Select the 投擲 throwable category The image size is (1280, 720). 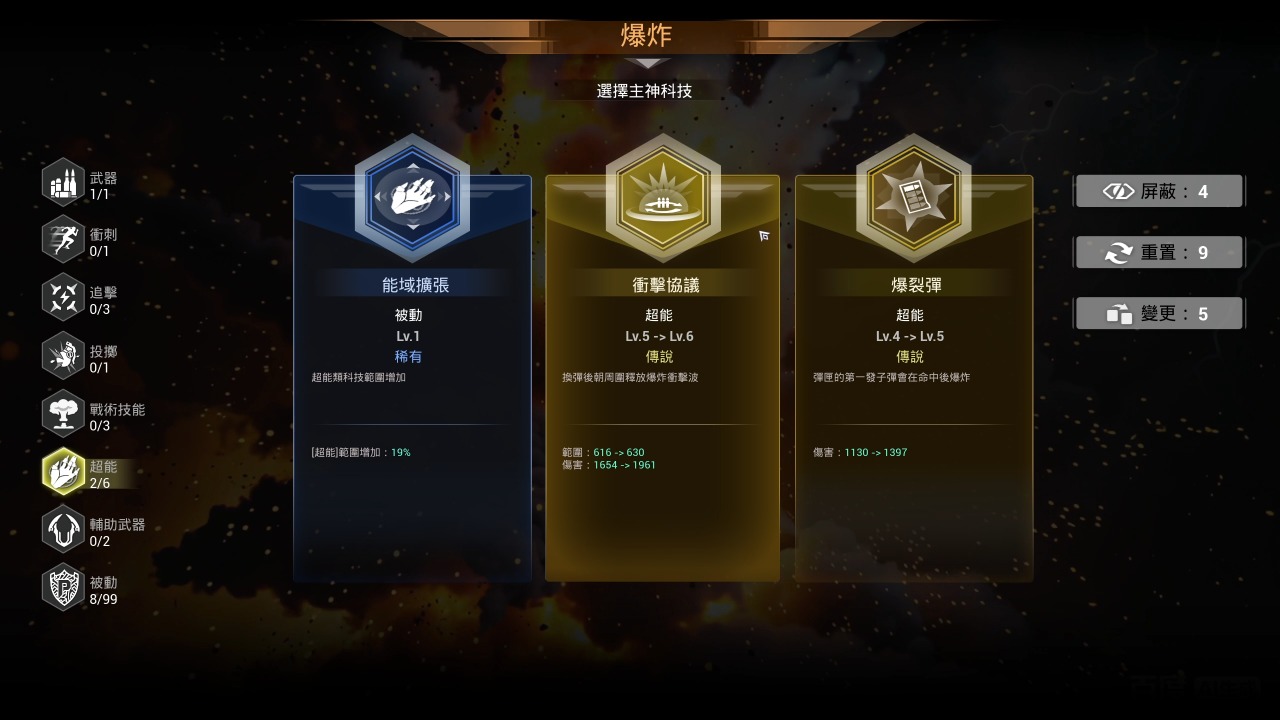(64, 357)
